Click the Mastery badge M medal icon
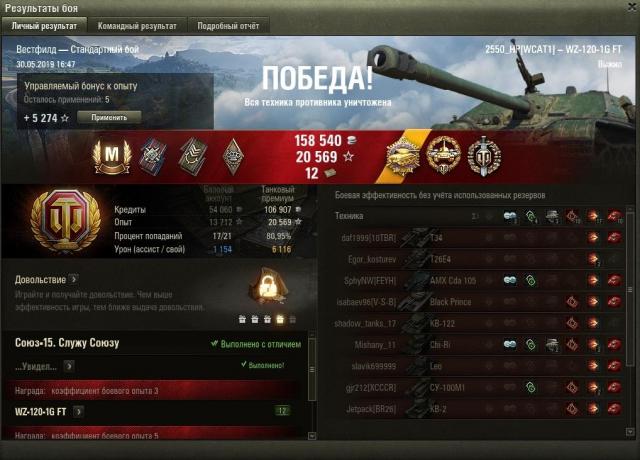 point(112,156)
